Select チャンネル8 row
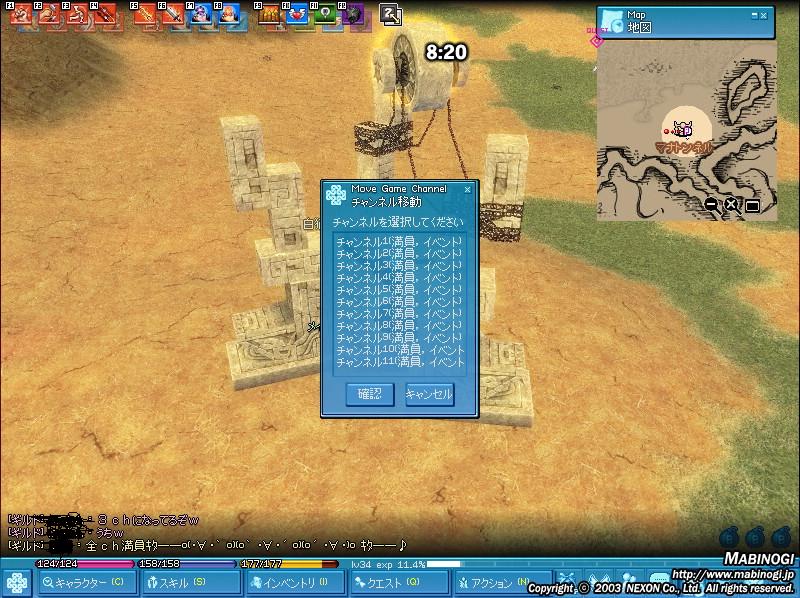This screenshot has height=598, width=800. [398, 326]
